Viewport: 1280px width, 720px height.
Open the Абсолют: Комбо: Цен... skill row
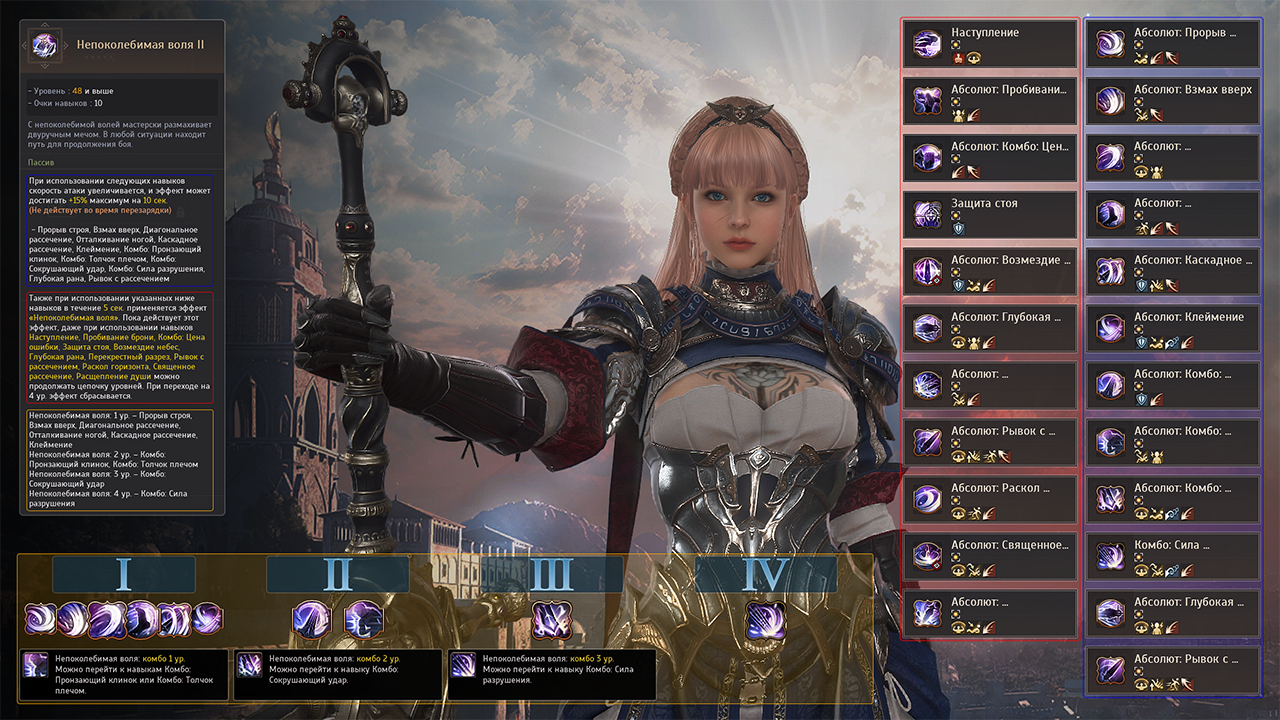[x=990, y=158]
